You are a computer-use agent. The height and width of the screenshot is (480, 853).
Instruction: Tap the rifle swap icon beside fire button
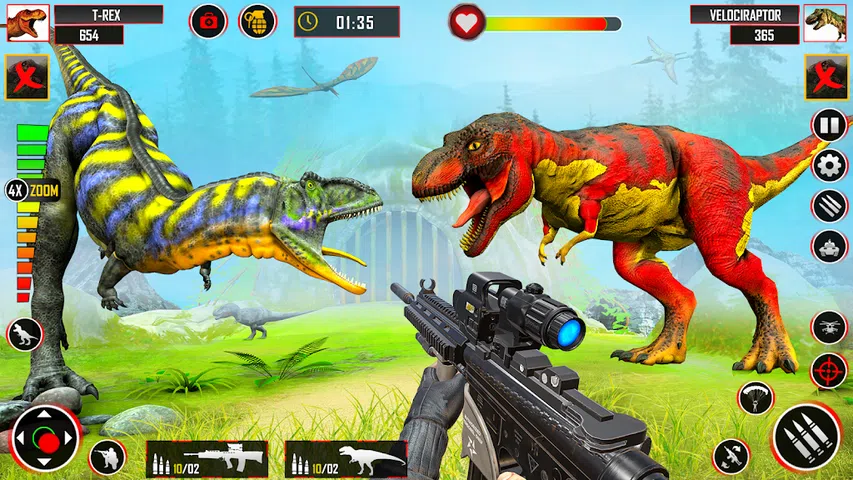pyautogui.click(x=731, y=456)
